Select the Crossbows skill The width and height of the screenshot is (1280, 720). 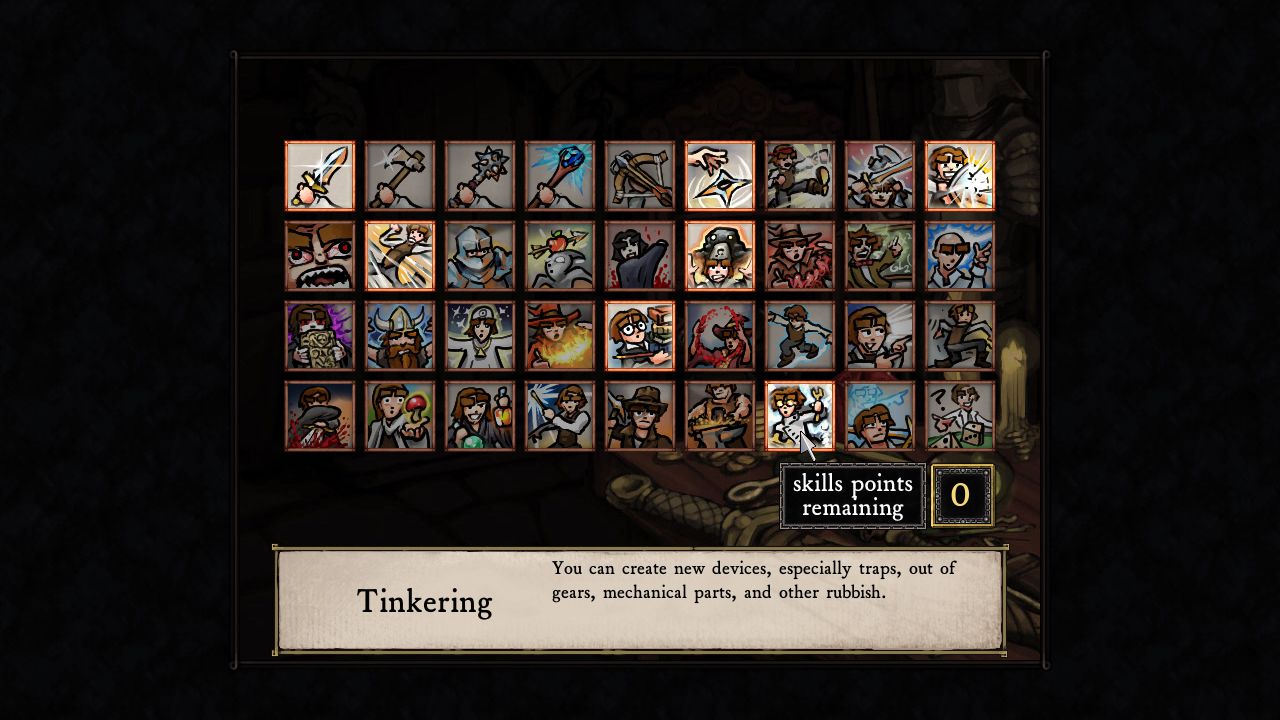640,175
